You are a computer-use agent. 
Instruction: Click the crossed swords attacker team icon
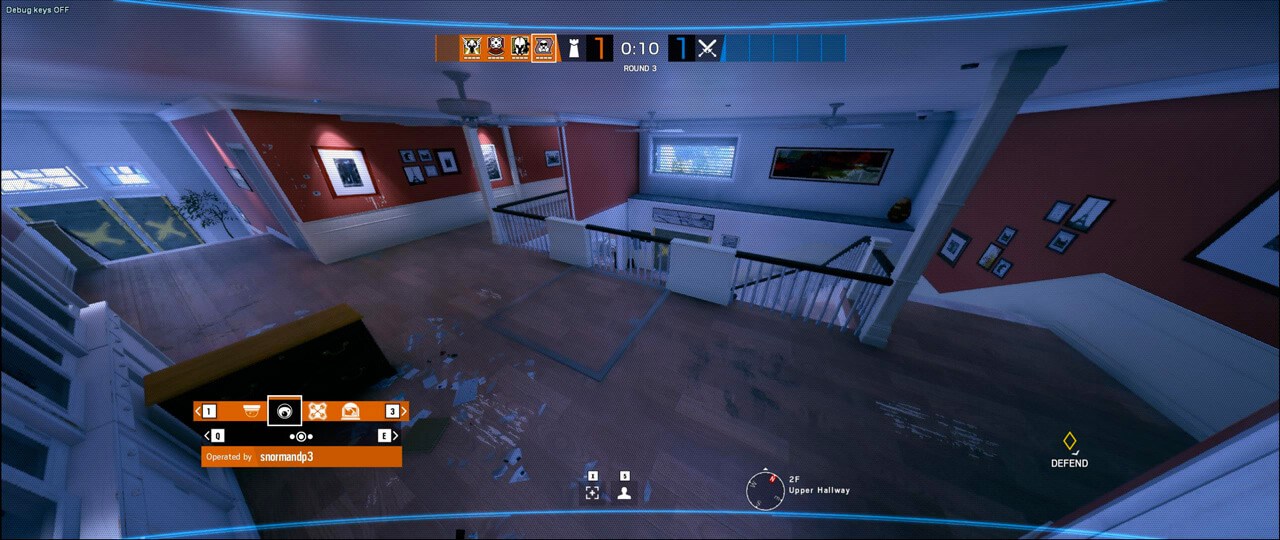(x=708, y=48)
